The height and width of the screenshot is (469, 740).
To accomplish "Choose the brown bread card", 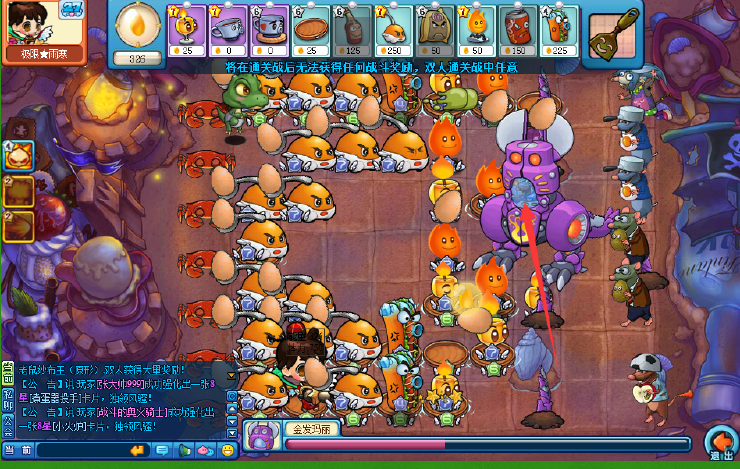I will click(435, 28).
